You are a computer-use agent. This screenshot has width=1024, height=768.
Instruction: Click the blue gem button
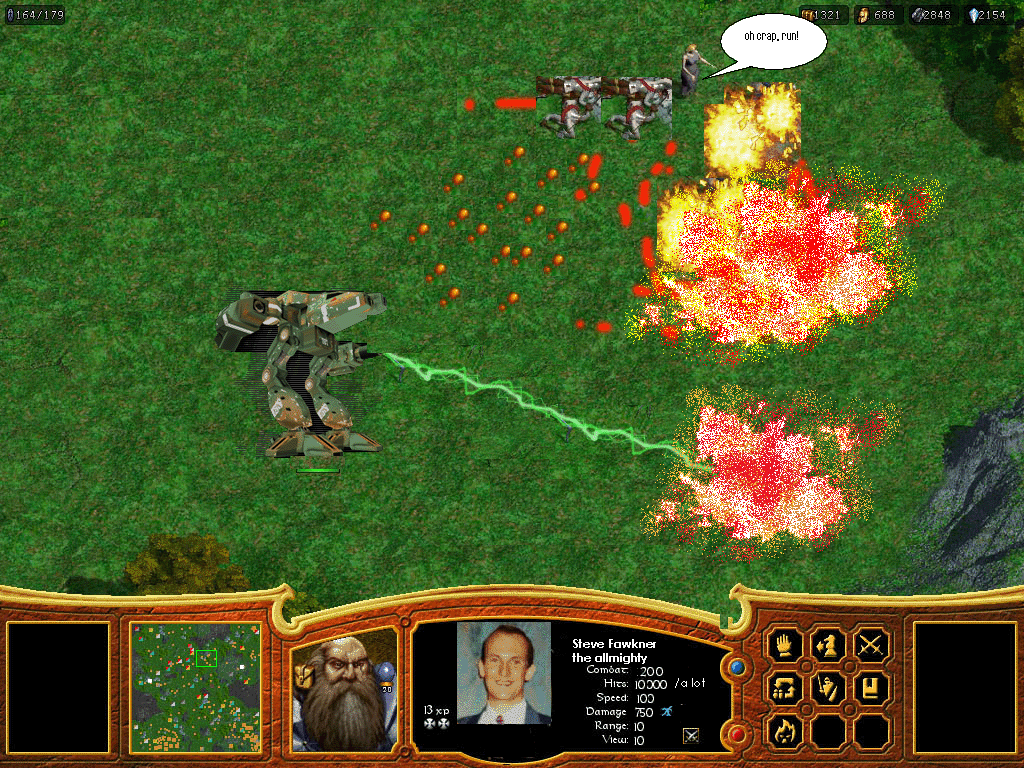(738, 666)
